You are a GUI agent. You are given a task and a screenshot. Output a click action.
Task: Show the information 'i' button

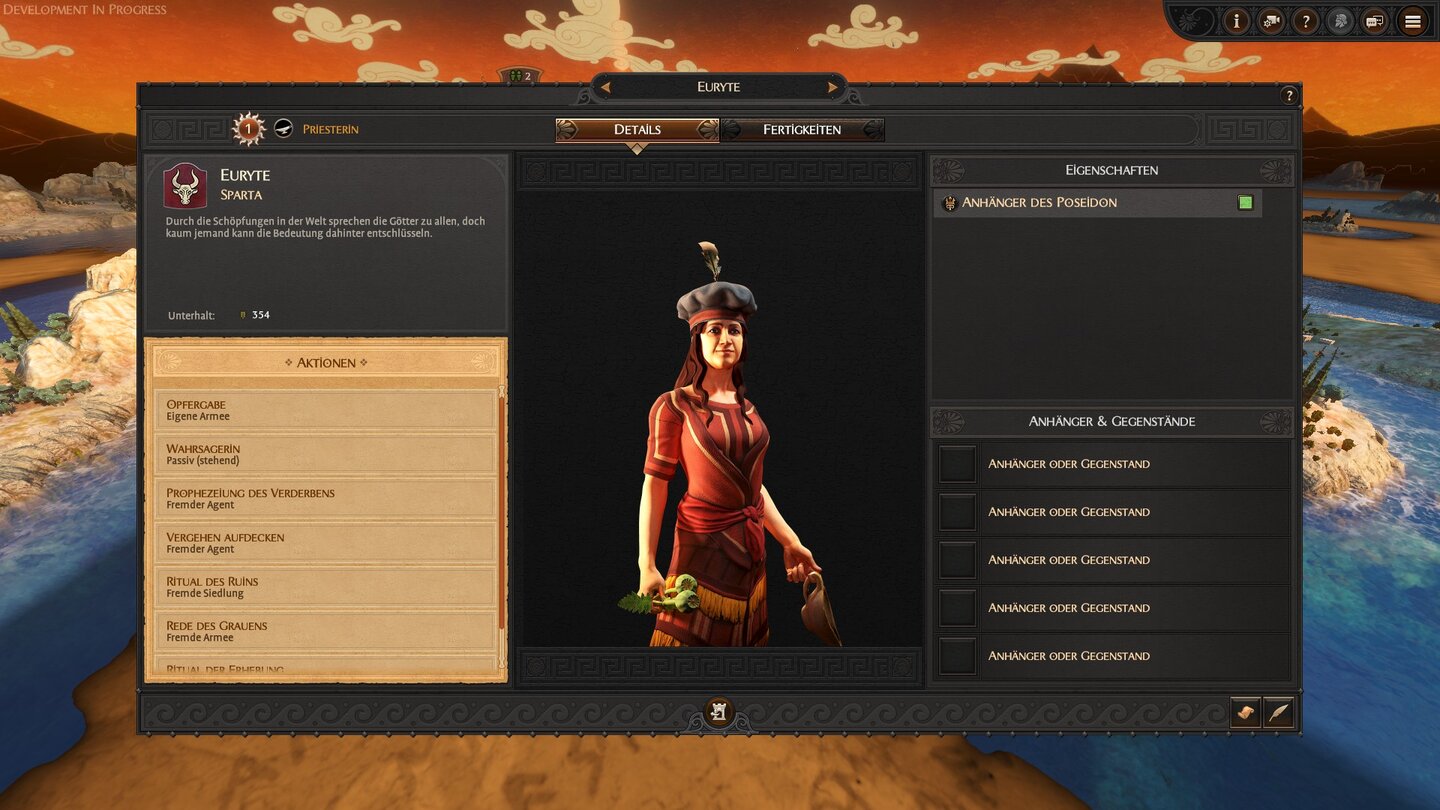[x=1236, y=21]
